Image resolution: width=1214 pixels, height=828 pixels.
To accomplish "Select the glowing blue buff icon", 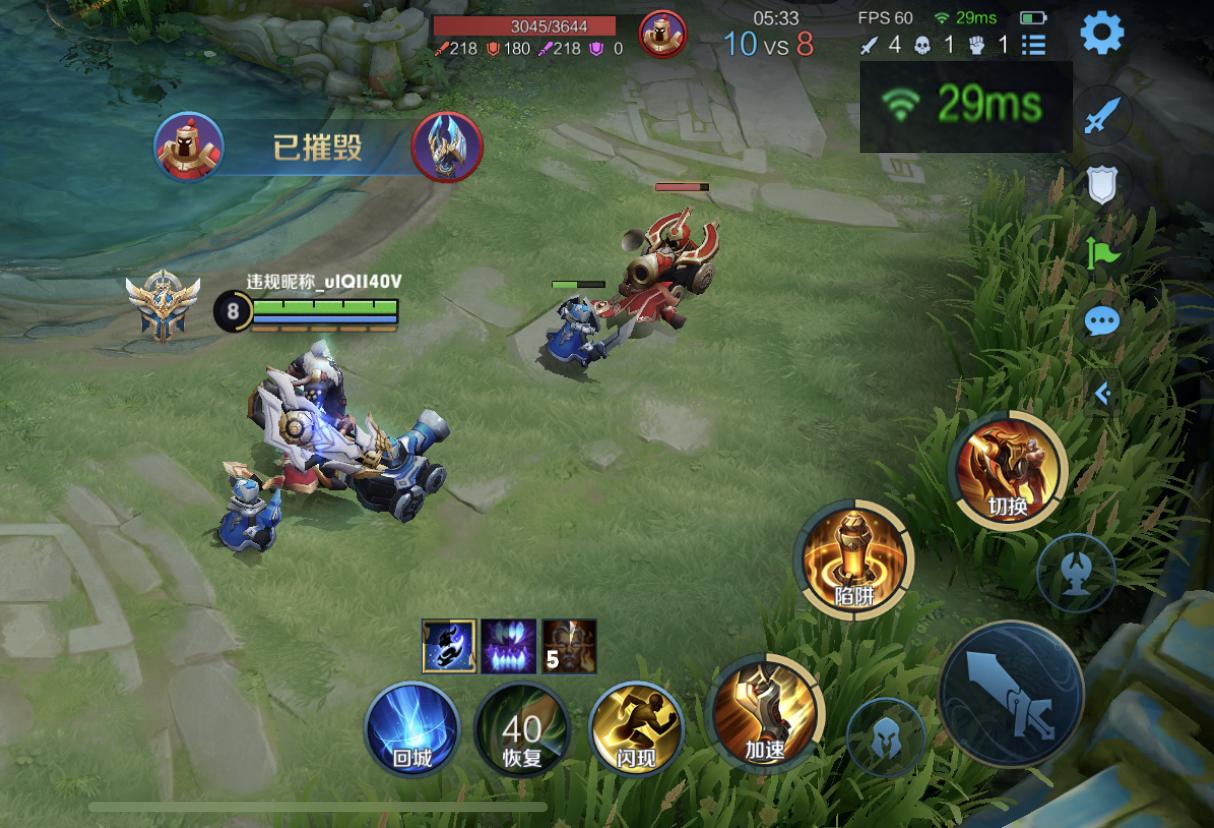I will coord(448,645).
